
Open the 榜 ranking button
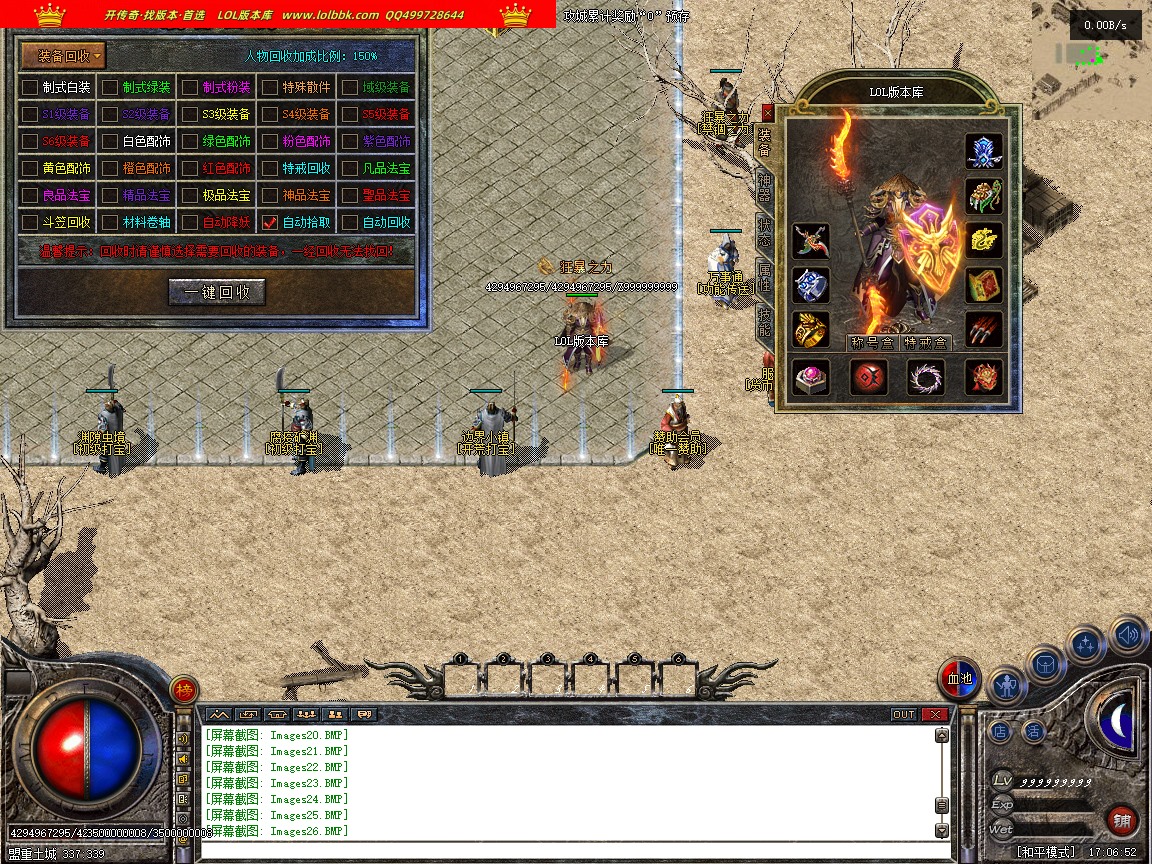tap(184, 689)
